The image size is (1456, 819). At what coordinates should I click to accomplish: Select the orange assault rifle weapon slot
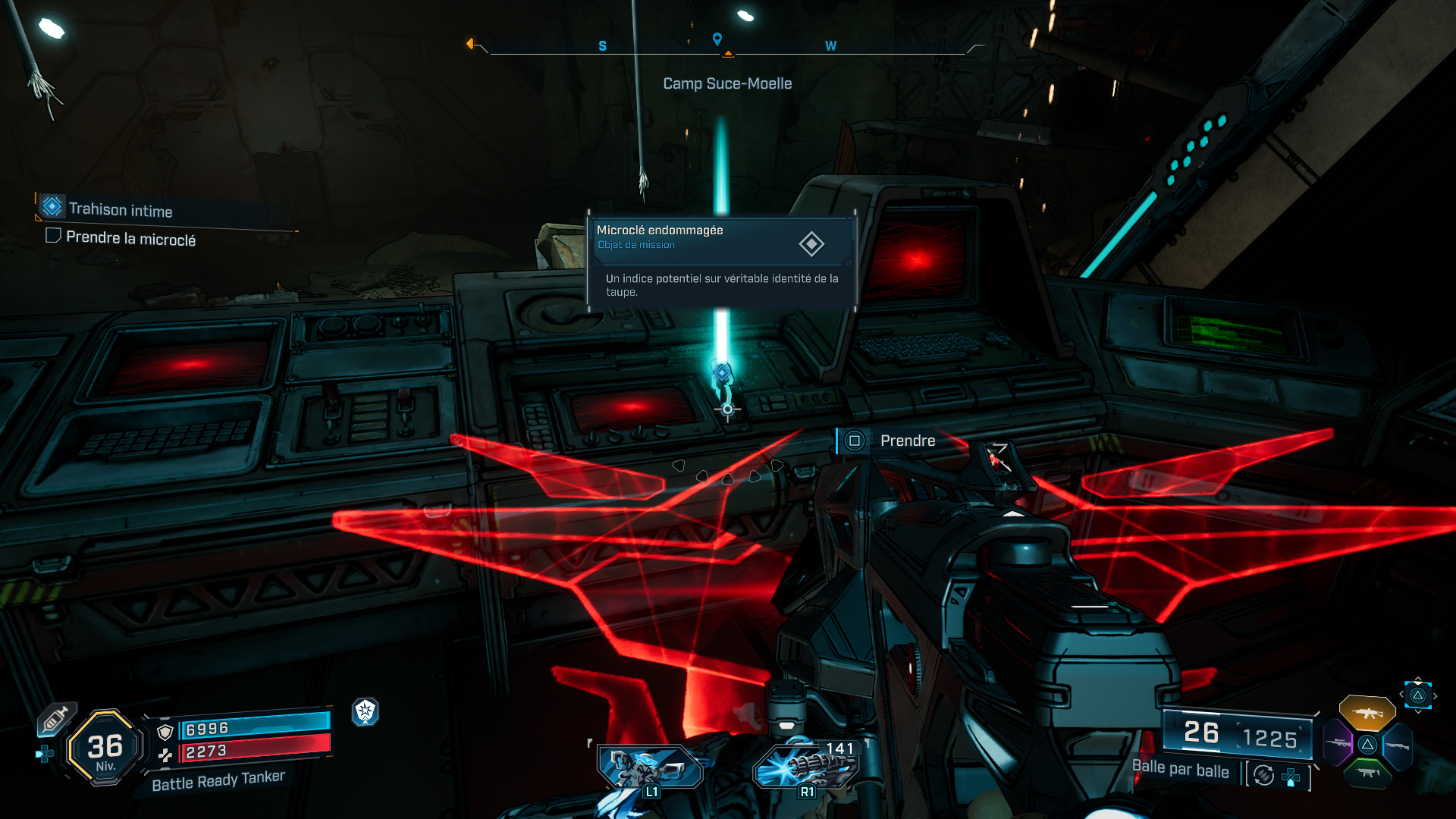coord(1367,713)
